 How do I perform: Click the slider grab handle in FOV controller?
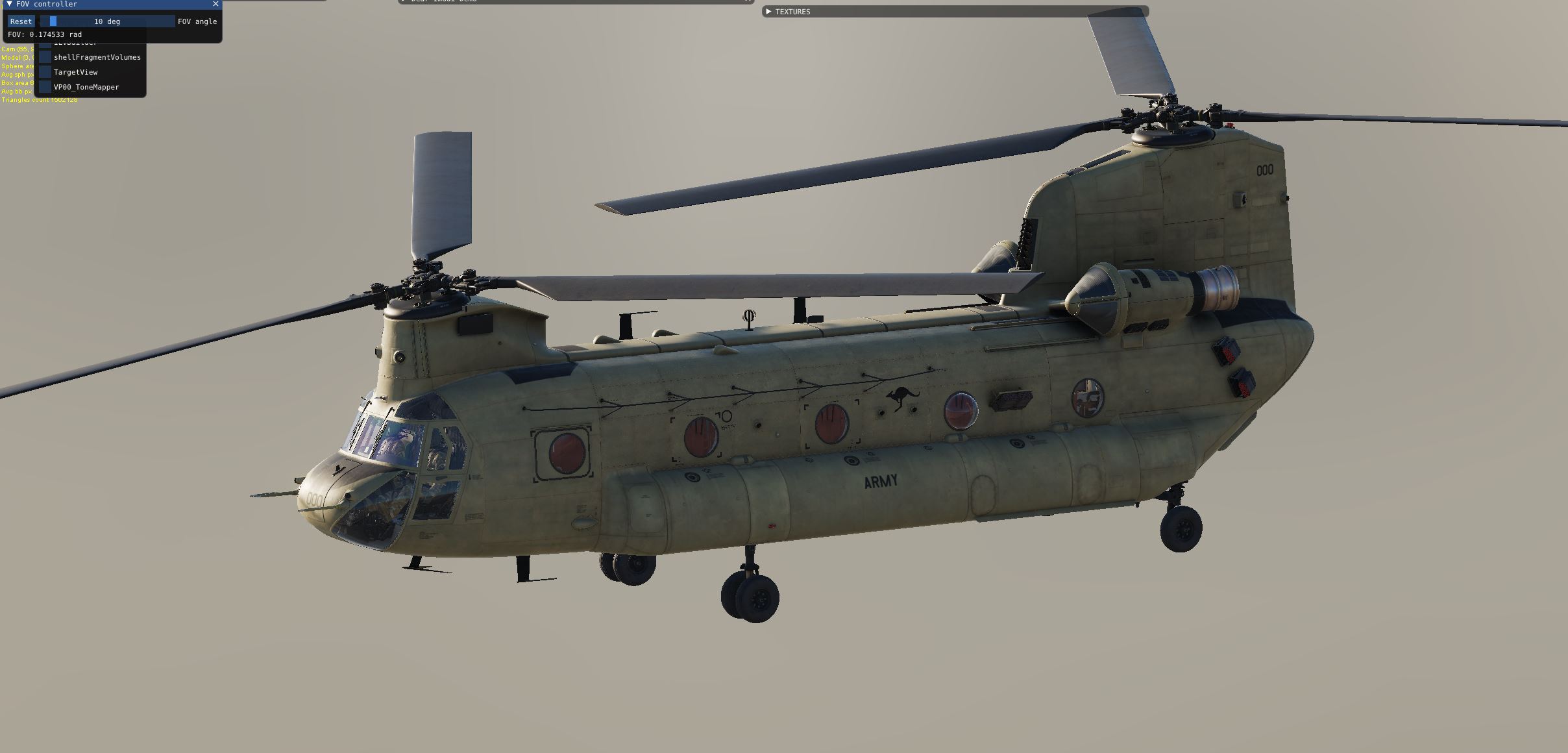click(x=53, y=21)
